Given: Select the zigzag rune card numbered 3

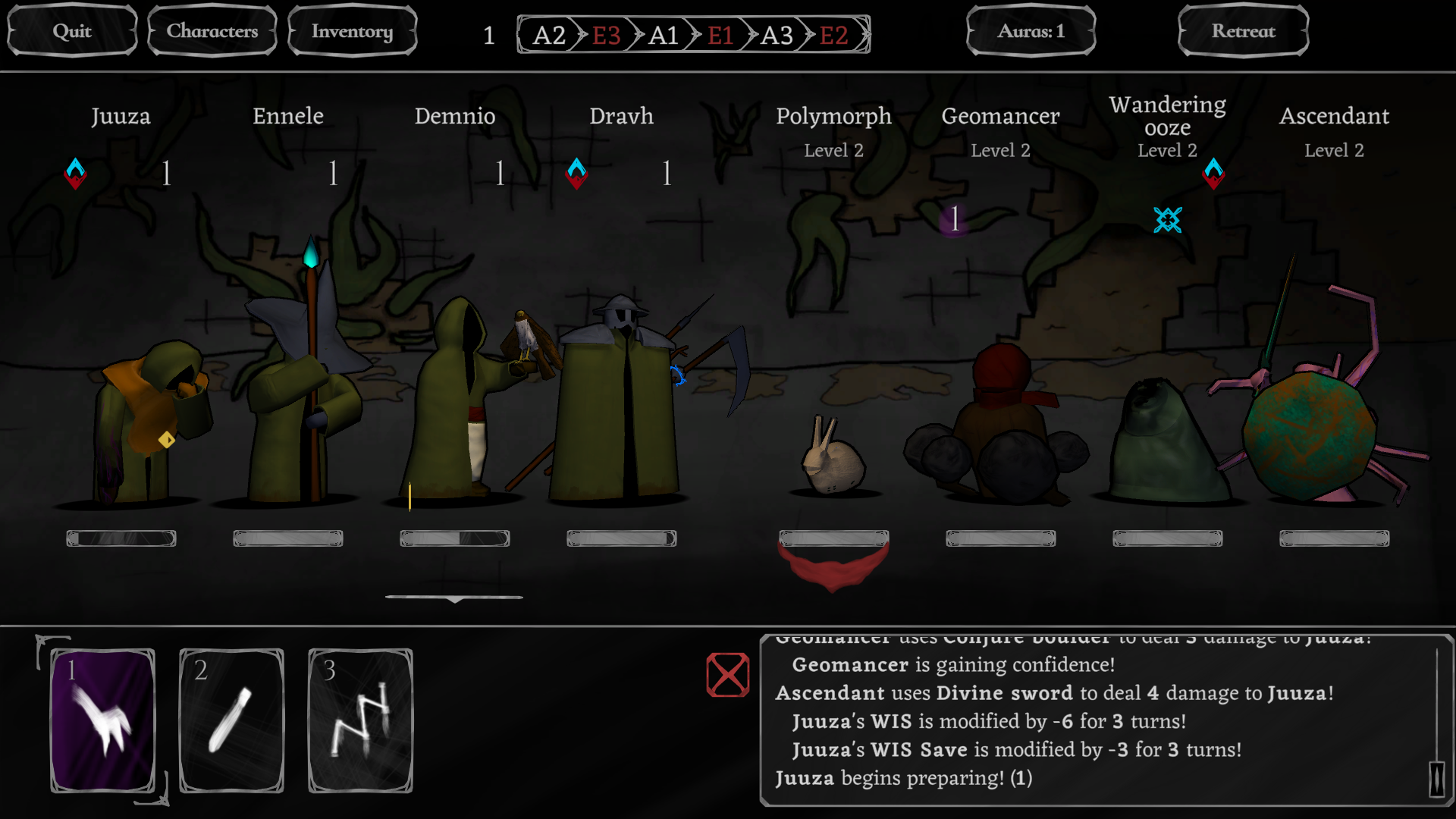Looking at the screenshot, I should click(359, 719).
